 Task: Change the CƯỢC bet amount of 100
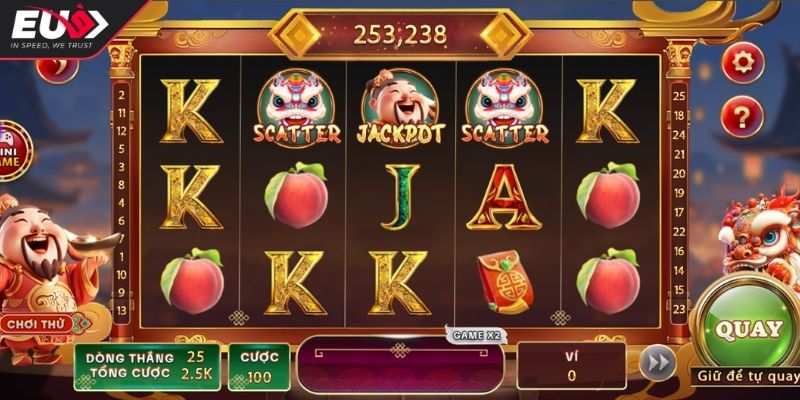click(x=258, y=367)
